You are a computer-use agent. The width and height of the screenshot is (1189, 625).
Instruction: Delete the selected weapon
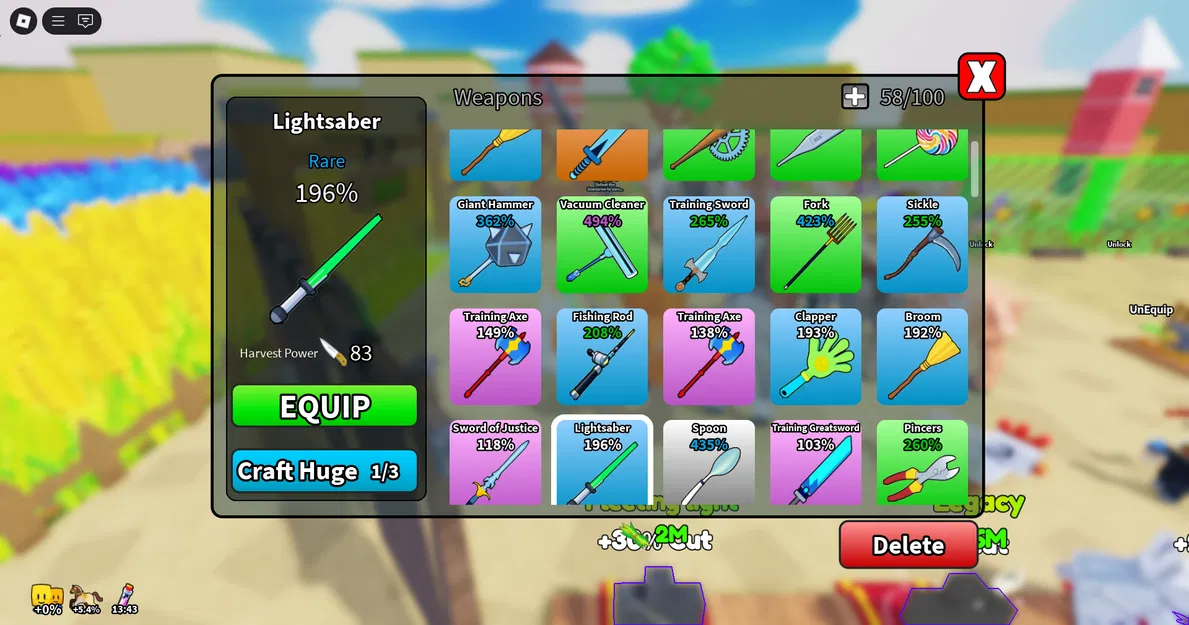(x=908, y=545)
